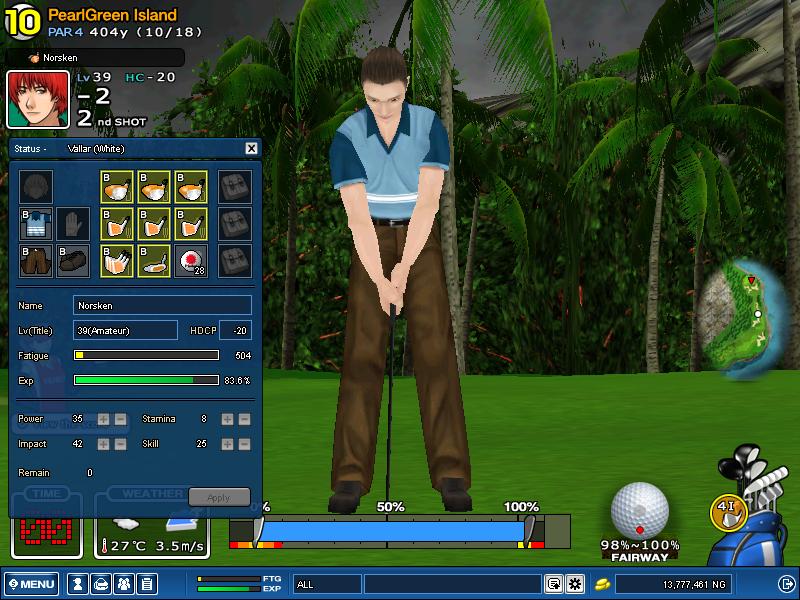Decrease the Skill stat
This screenshot has width=800, height=600.
[x=244, y=443]
